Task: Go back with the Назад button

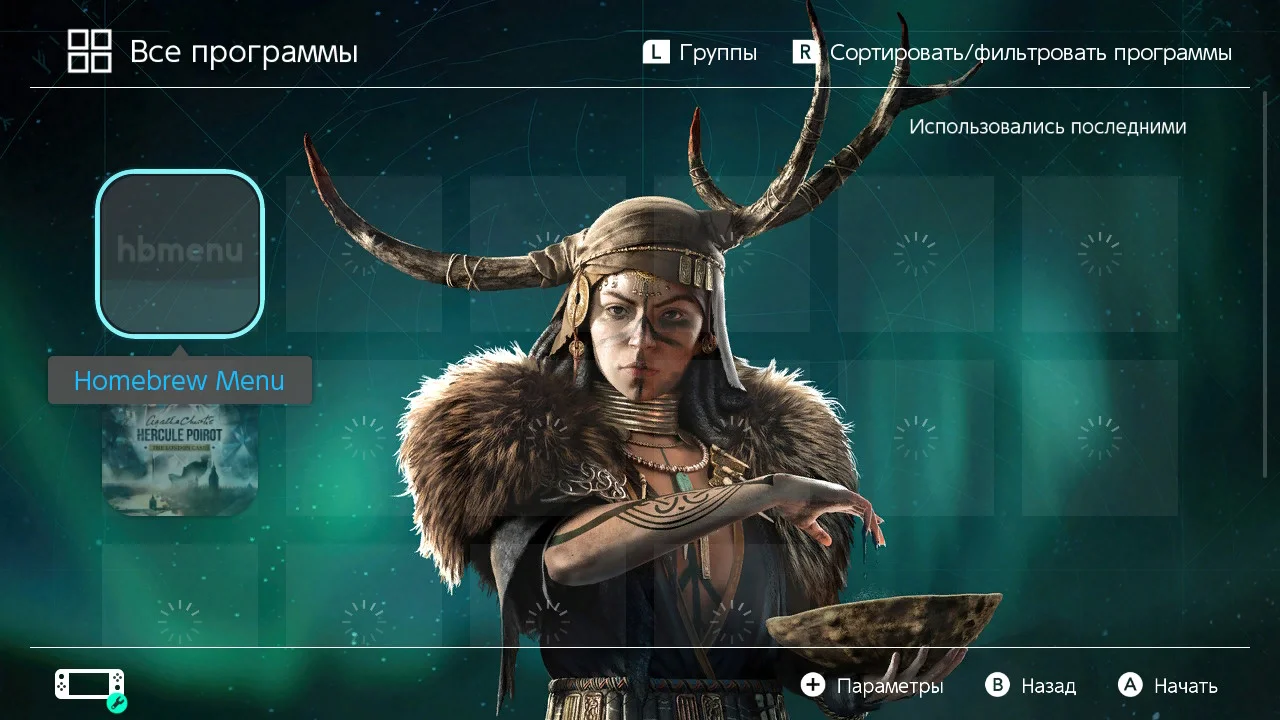Action: tap(1031, 686)
